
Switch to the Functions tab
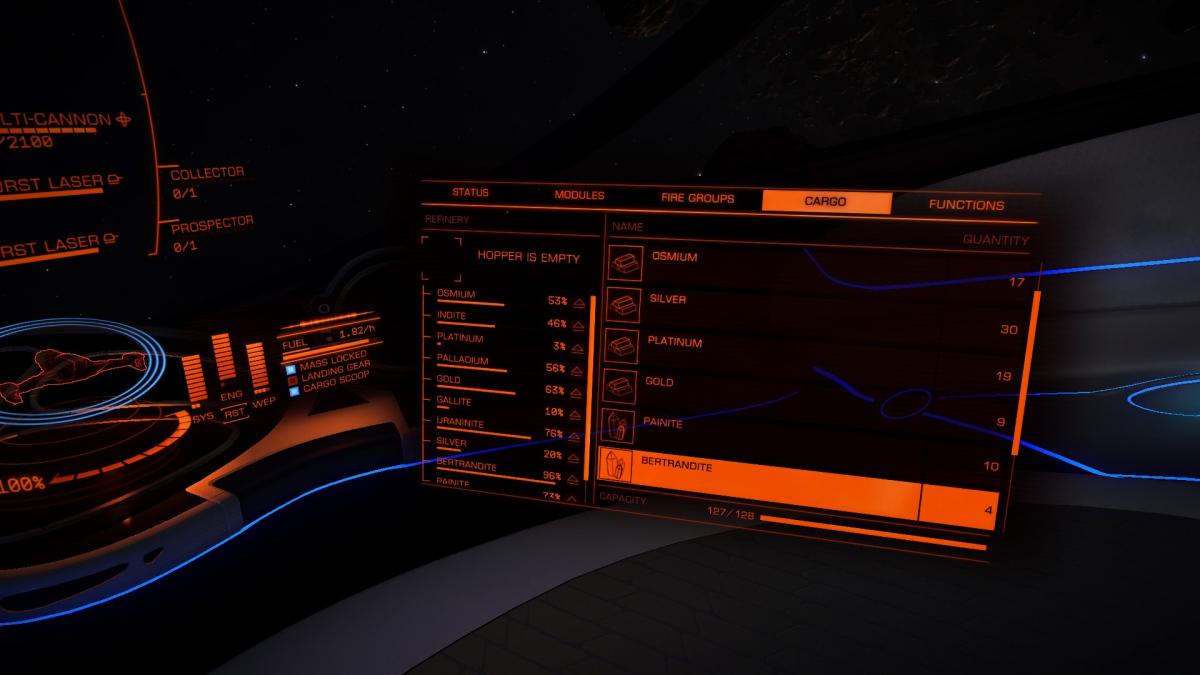[x=966, y=205]
